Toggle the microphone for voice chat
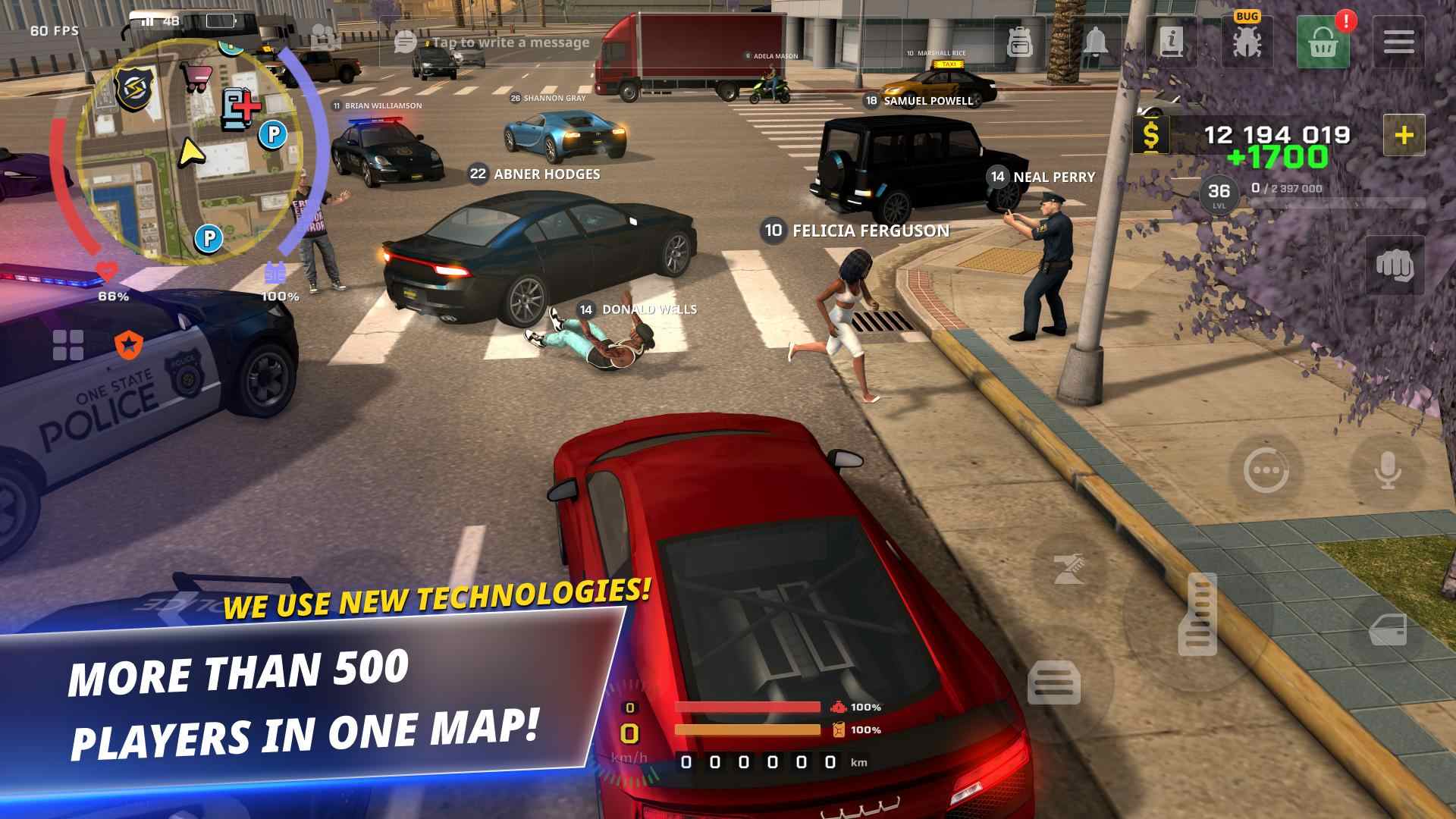The image size is (1456, 819). (1387, 469)
